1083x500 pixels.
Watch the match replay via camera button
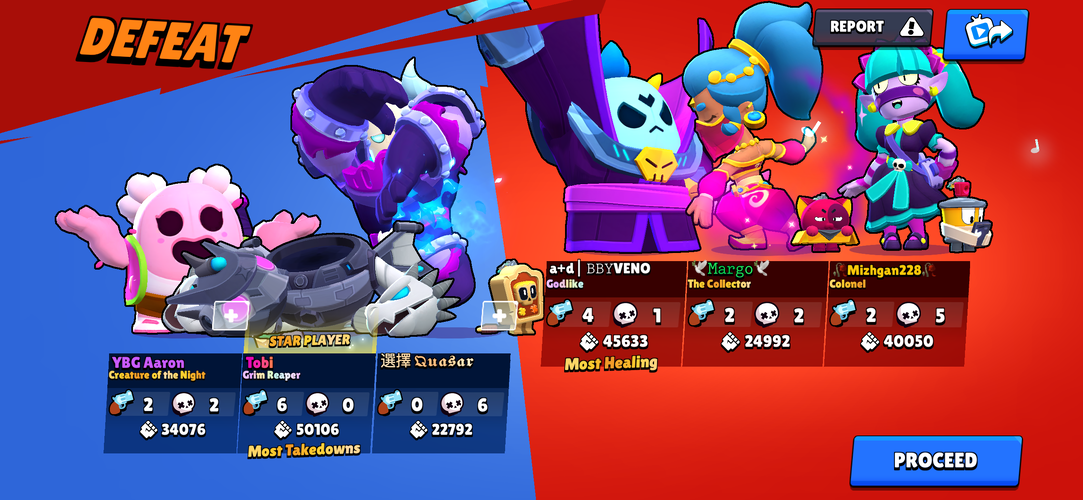985,32
